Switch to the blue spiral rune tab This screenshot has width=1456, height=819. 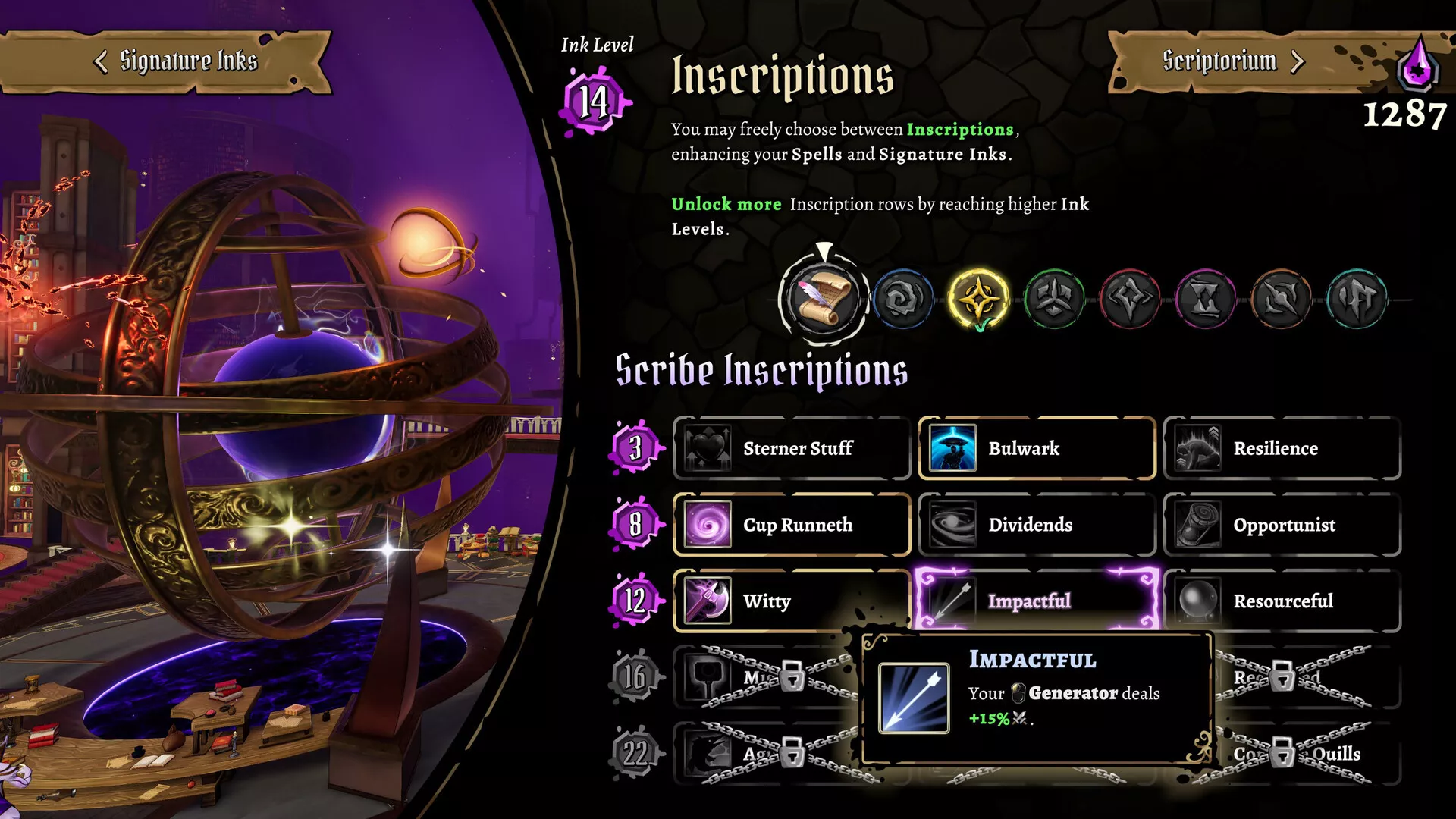click(x=902, y=299)
